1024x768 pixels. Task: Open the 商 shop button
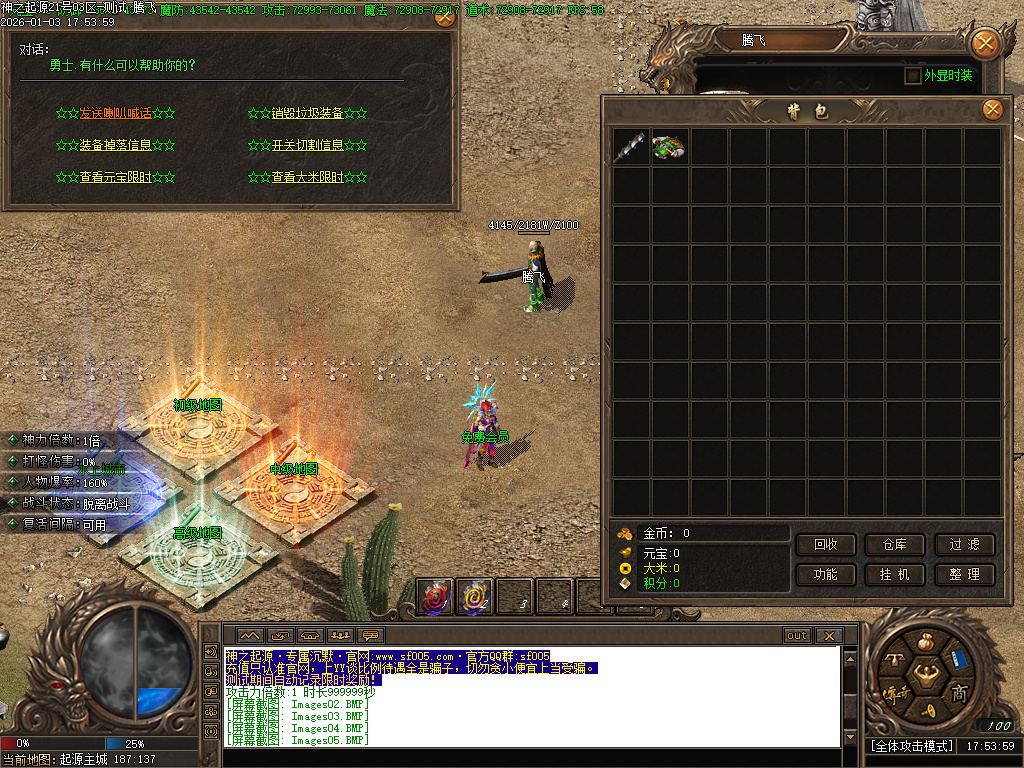pyautogui.click(x=959, y=692)
